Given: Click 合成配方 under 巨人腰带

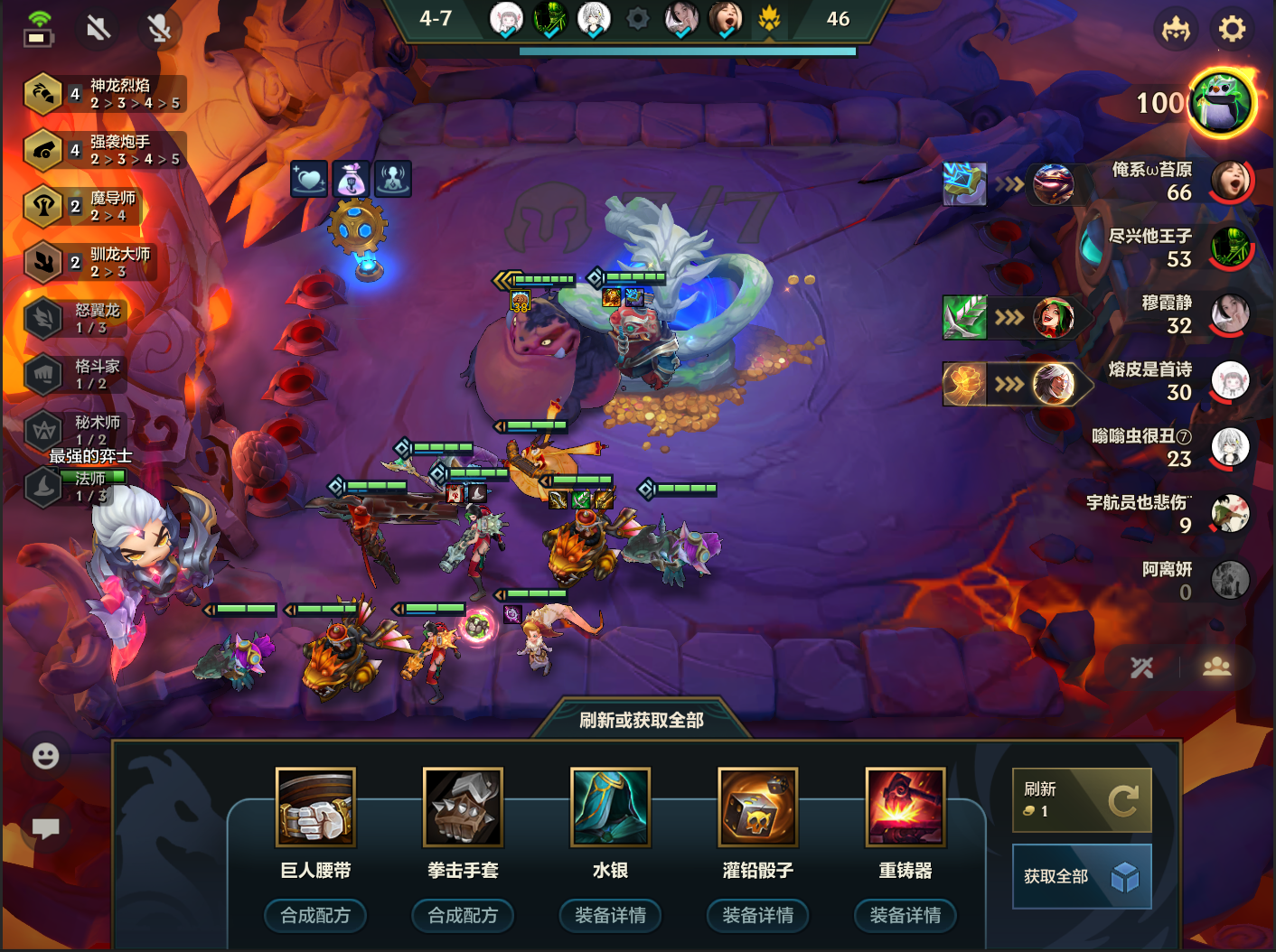Looking at the screenshot, I should (315, 915).
